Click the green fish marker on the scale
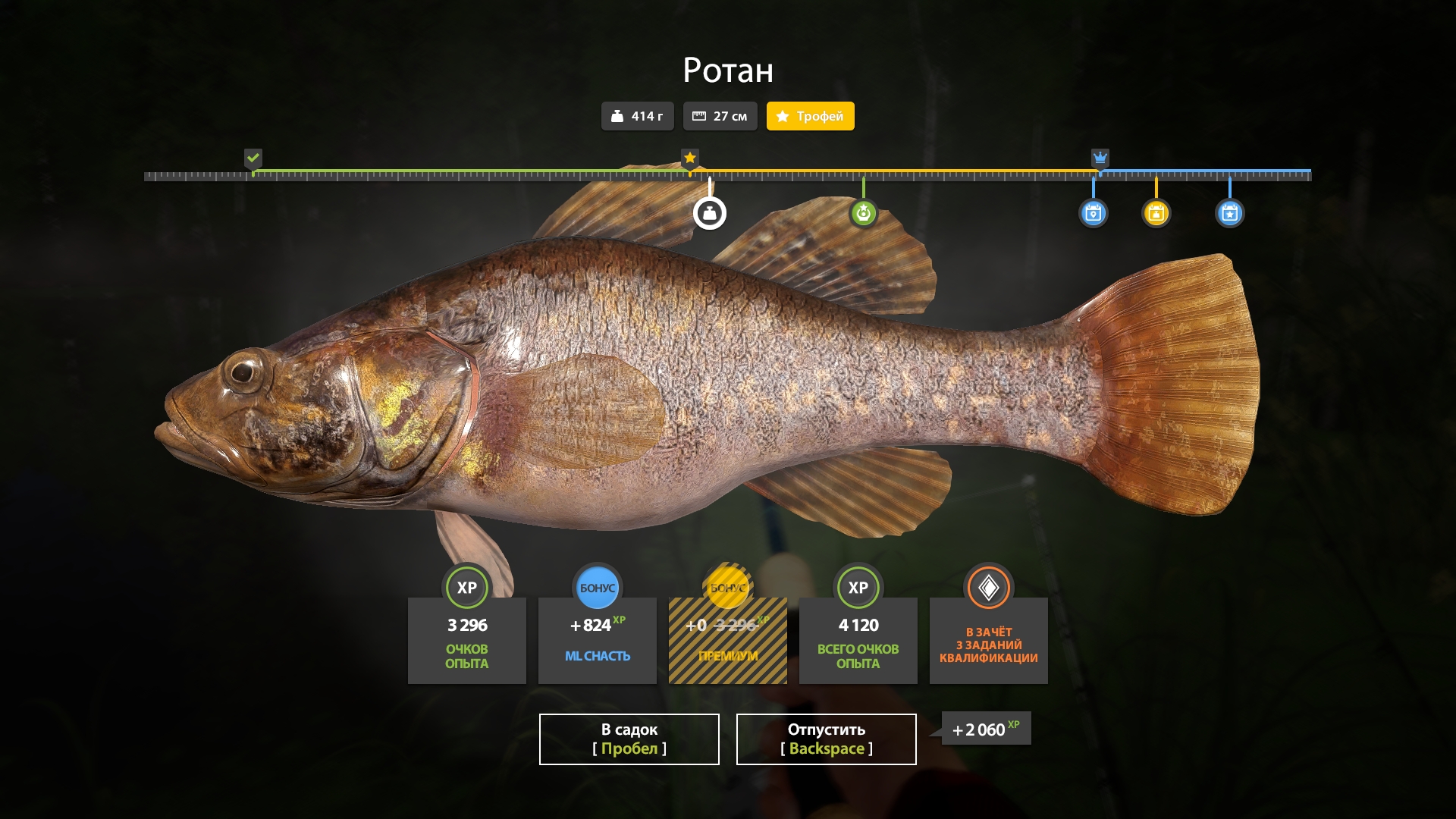 (x=863, y=213)
